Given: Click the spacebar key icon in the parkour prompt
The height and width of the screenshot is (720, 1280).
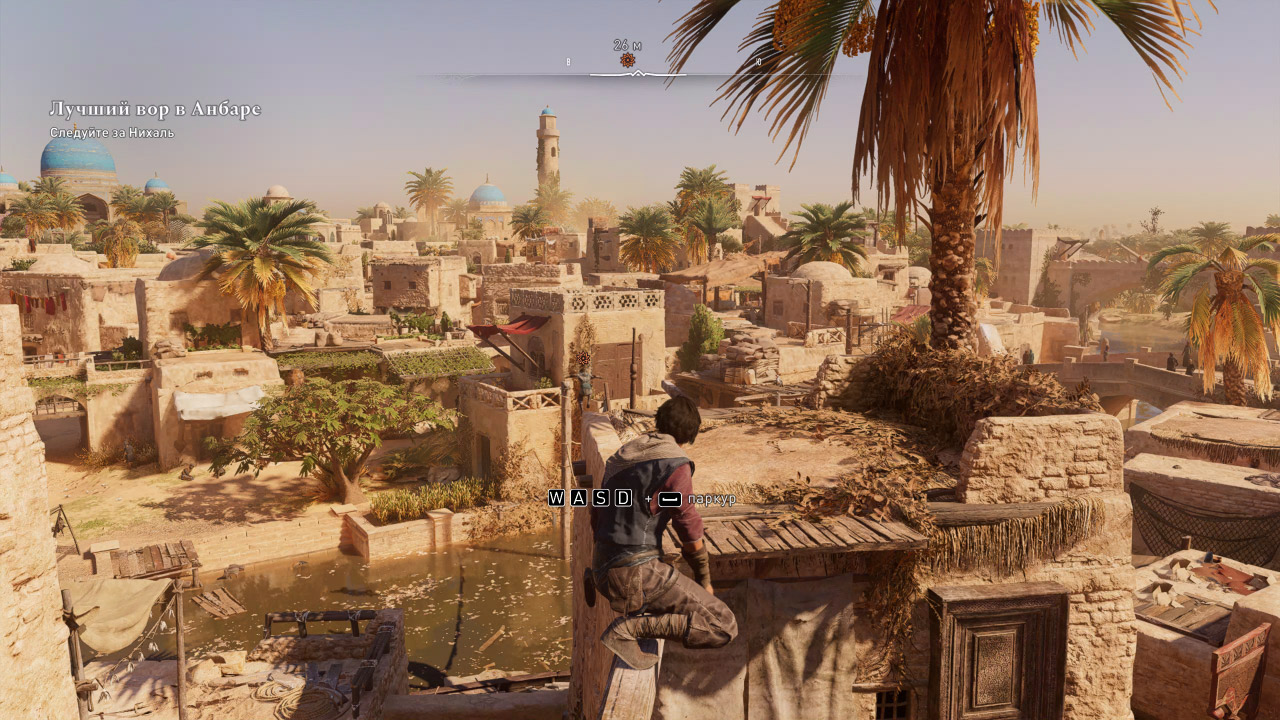Looking at the screenshot, I should pyautogui.click(x=670, y=497).
